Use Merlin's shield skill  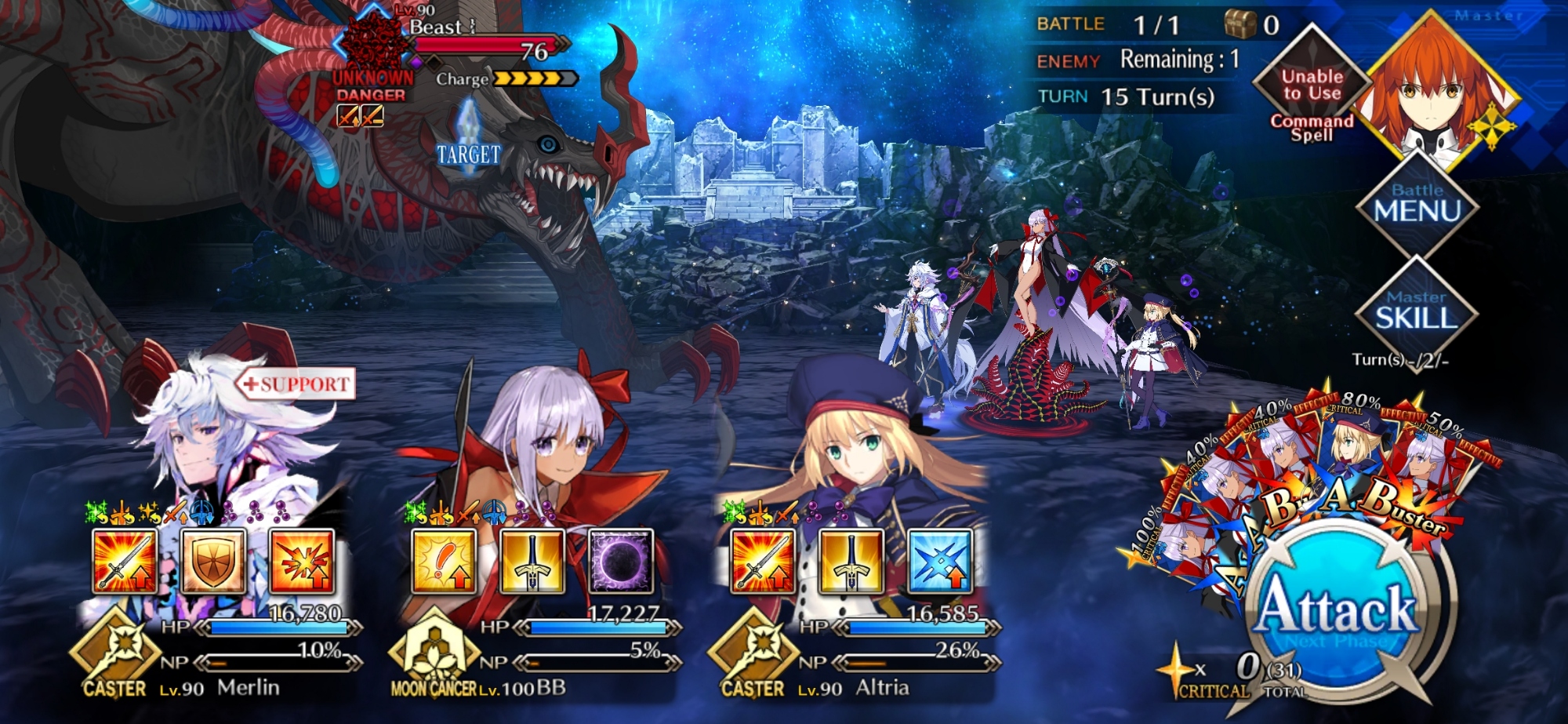click(213, 561)
